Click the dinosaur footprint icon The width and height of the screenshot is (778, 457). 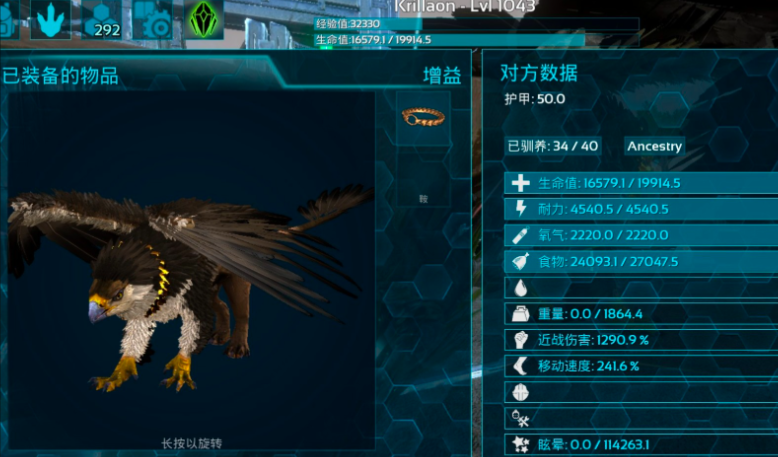point(50,18)
